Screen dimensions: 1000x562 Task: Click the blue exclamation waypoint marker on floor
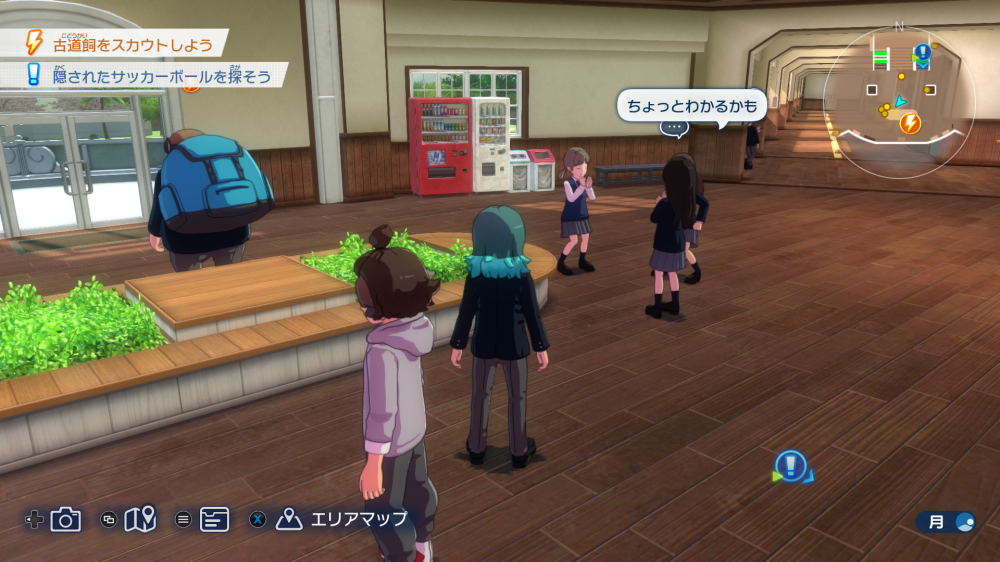coord(791,465)
